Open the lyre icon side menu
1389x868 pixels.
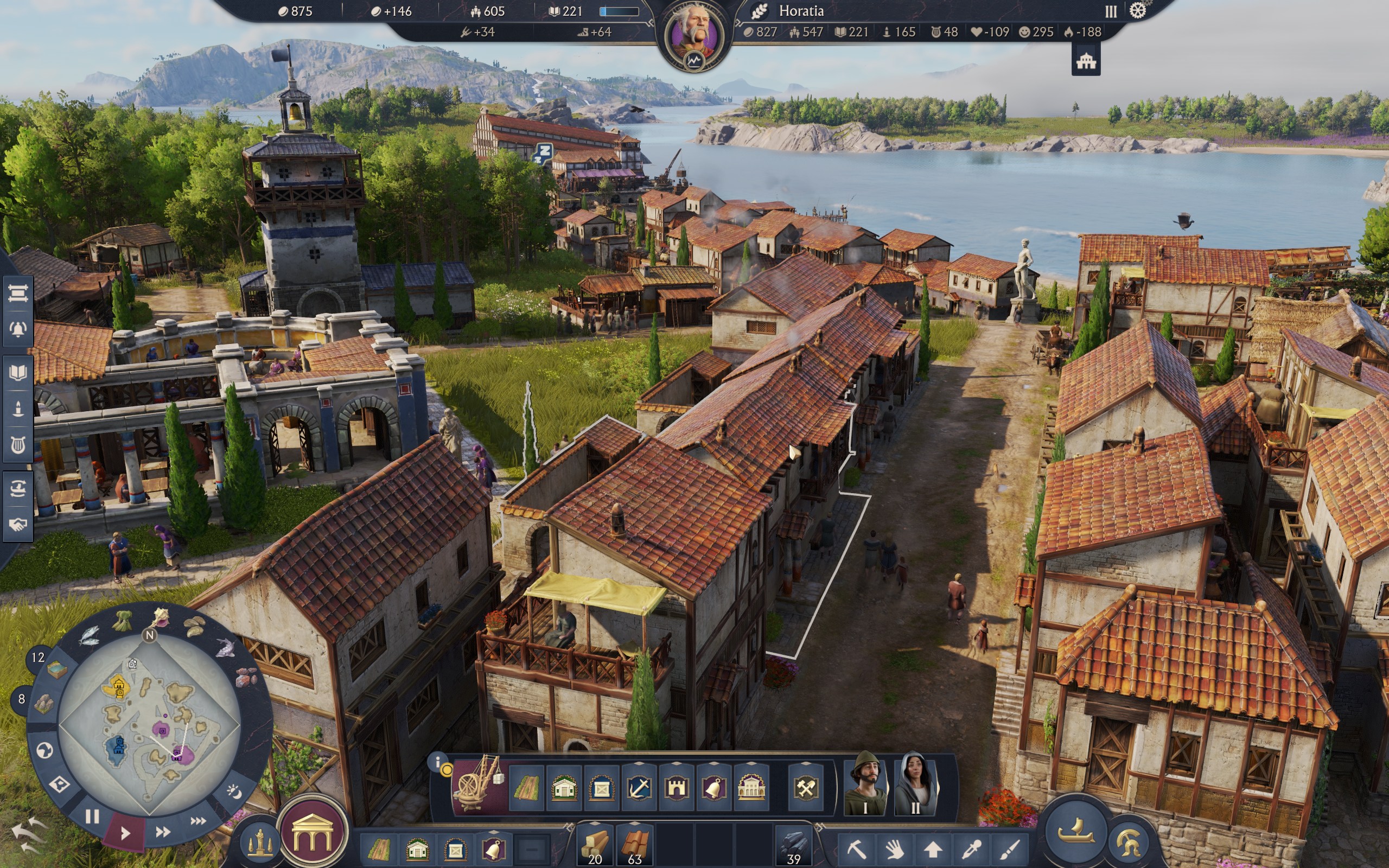(18, 445)
